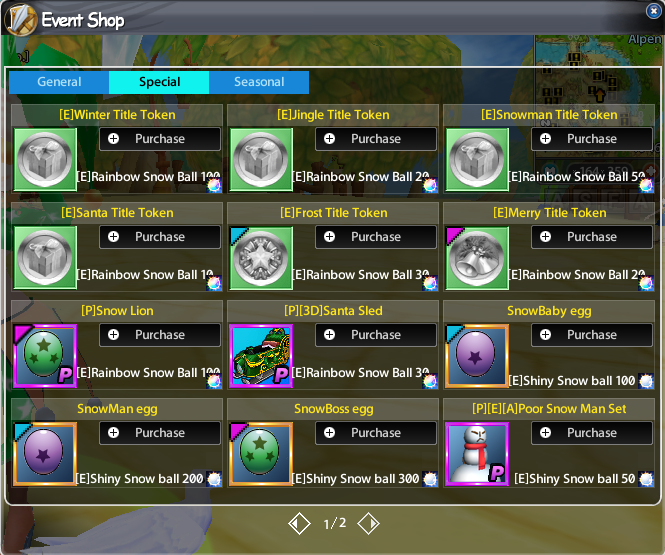665x555 pixels.
Task: Close the Event Shop window
Action: 653,11
